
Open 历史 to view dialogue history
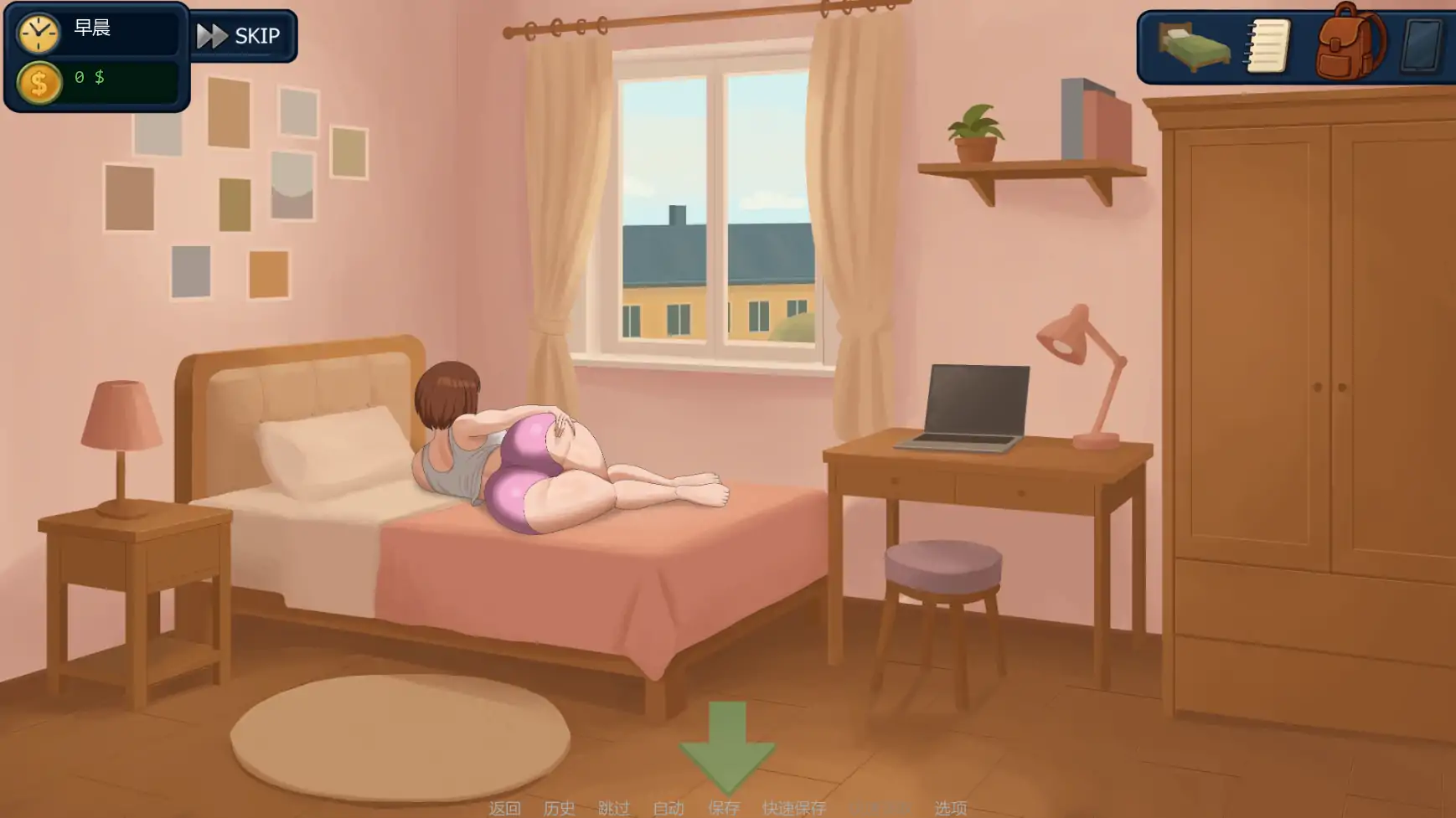click(x=560, y=809)
